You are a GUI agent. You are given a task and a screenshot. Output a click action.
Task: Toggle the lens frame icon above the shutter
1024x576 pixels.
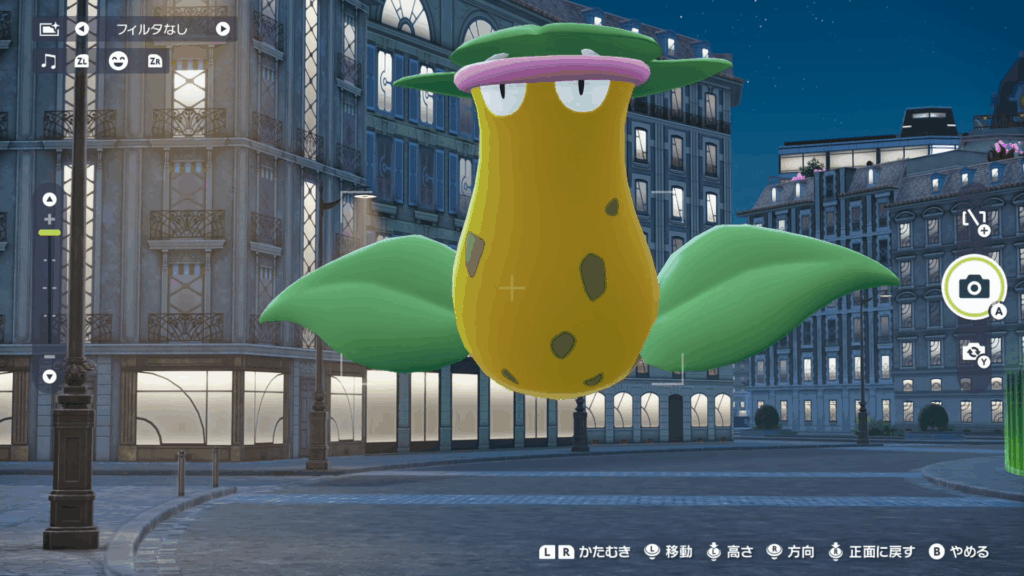[973, 220]
